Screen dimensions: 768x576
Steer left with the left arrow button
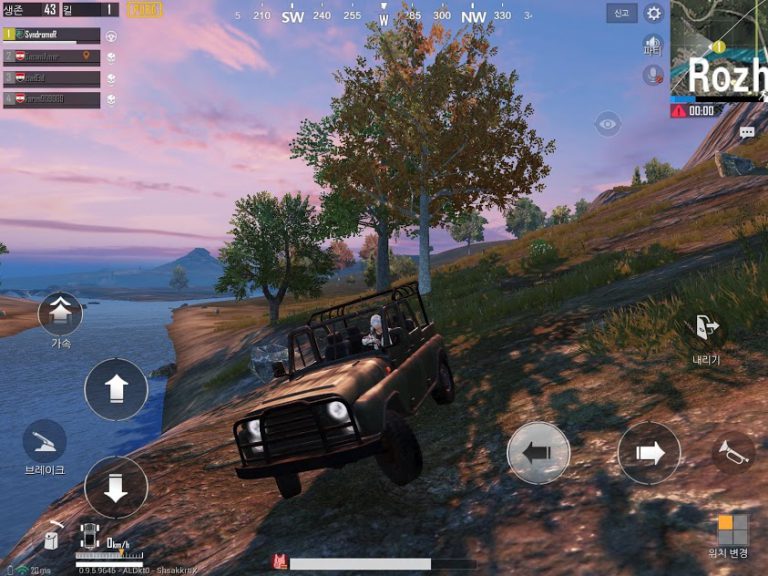[538, 453]
